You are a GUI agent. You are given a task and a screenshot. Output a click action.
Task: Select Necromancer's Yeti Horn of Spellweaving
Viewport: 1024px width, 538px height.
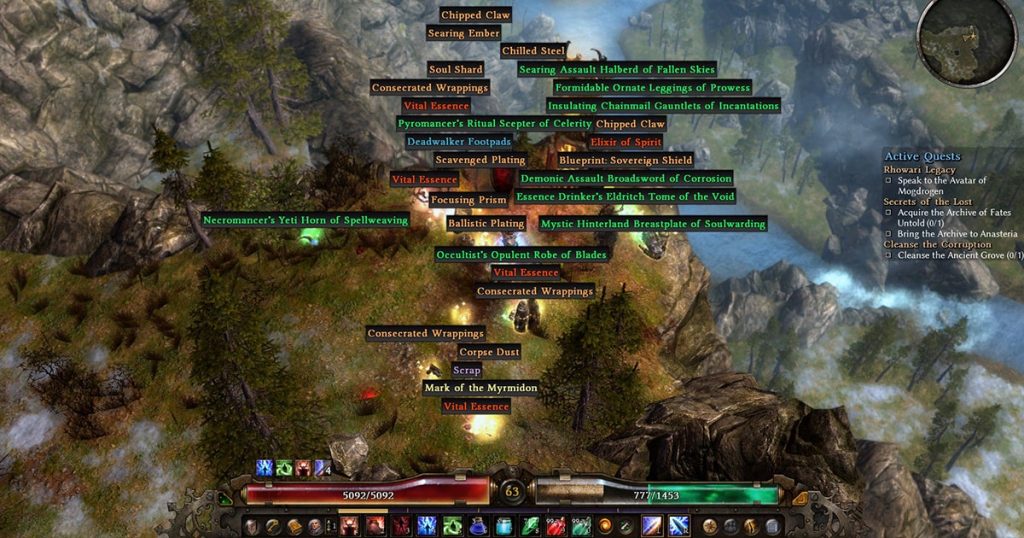[x=305, y=220]
